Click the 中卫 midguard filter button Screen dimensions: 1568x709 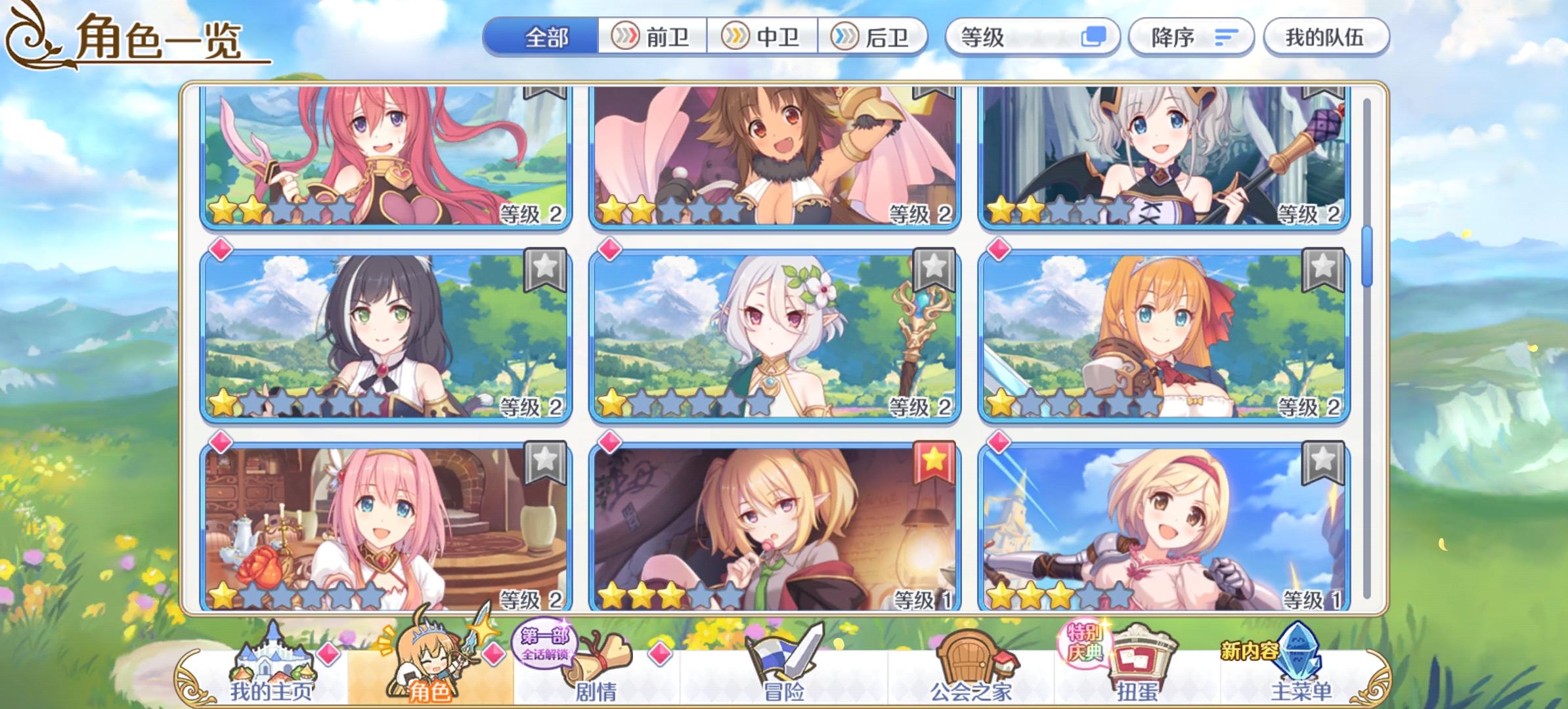click(765, 38)
